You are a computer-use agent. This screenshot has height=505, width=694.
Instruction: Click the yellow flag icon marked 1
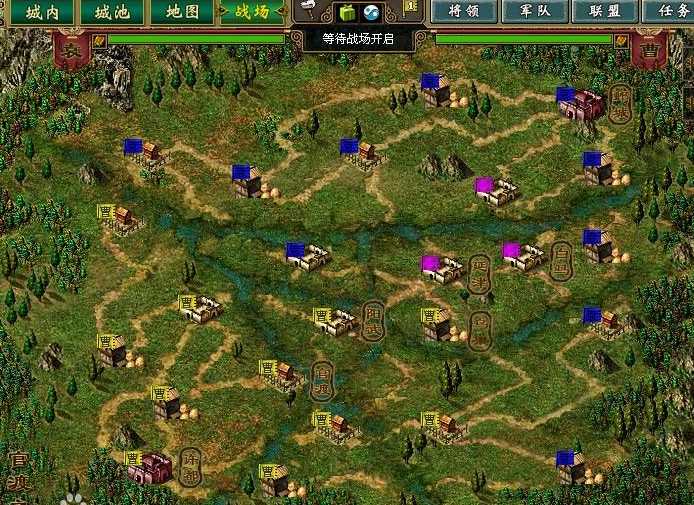click(411, 7)
